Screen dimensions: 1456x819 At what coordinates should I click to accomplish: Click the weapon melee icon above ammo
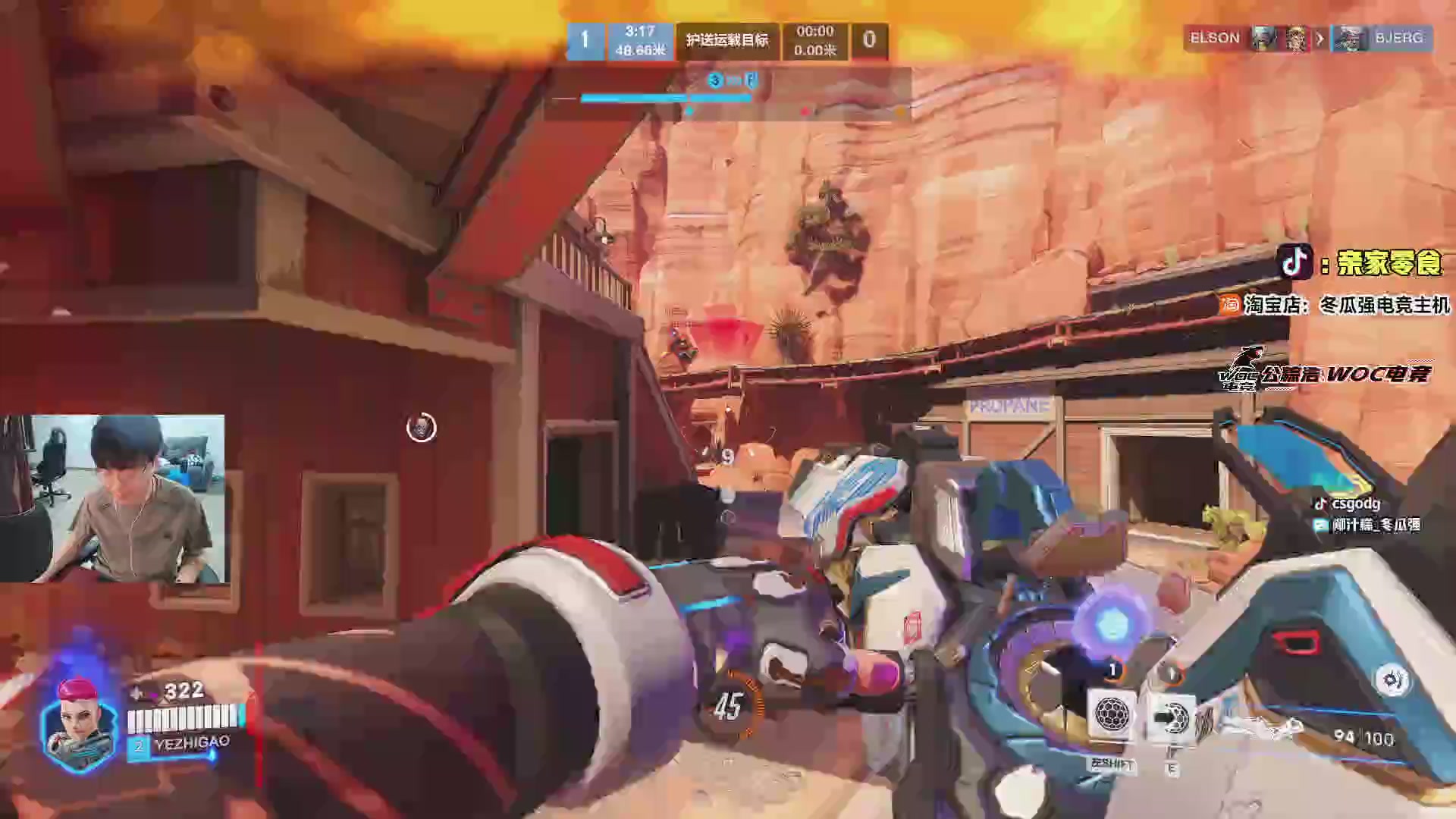[1392, 680]
